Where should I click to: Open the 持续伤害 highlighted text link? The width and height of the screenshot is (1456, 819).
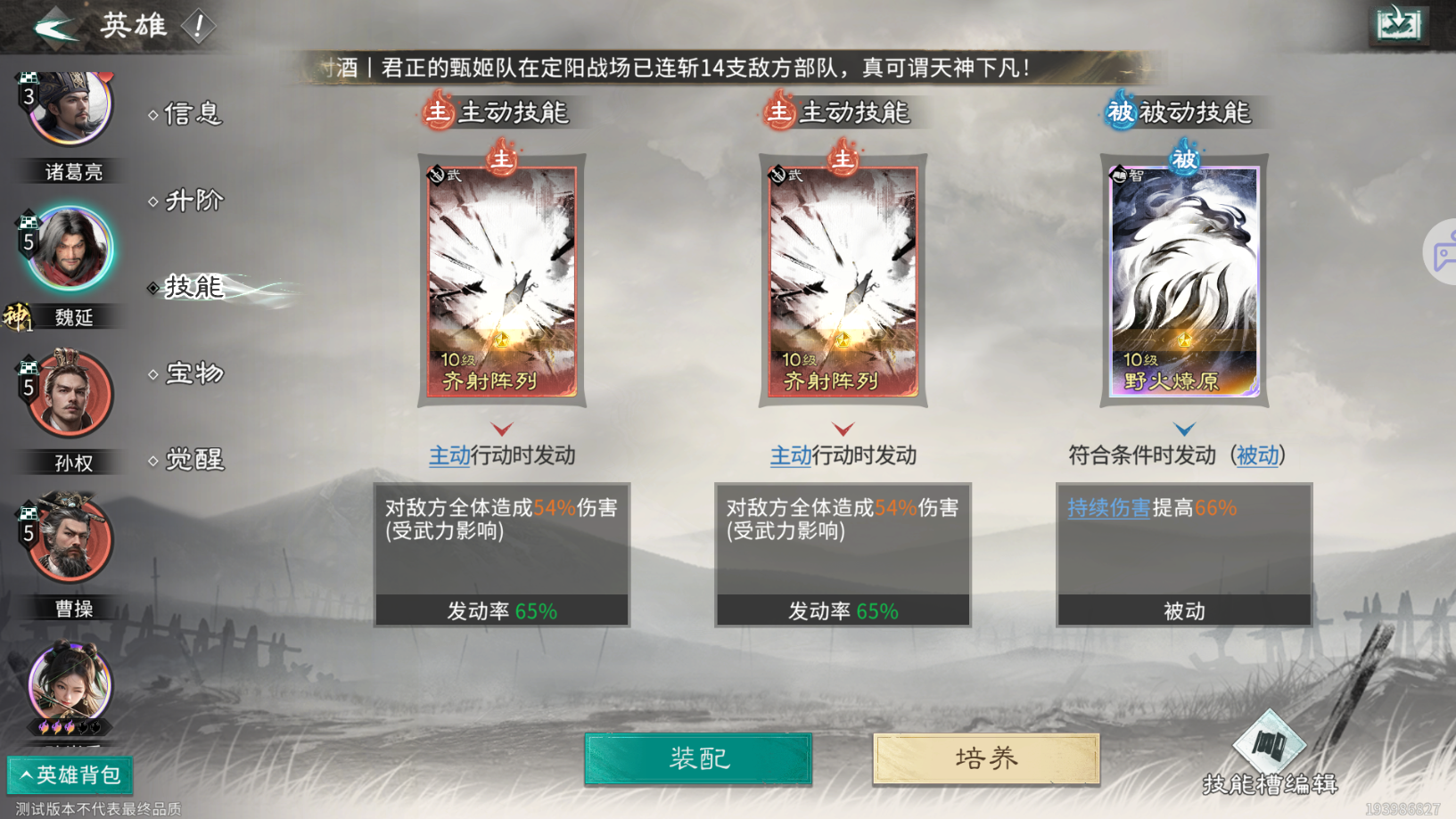(1108, 509)
